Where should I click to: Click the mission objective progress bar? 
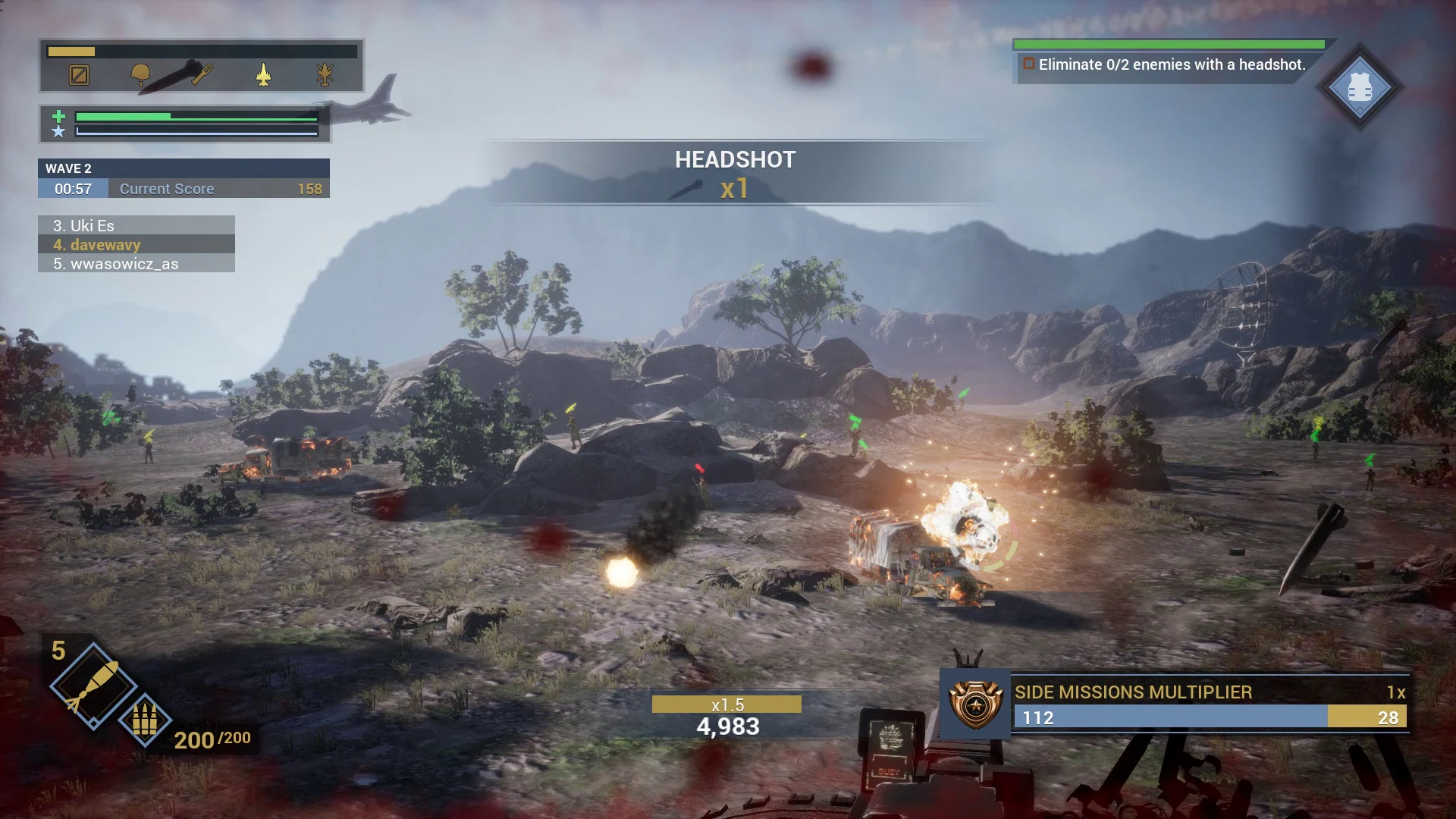coord(1168,44)
